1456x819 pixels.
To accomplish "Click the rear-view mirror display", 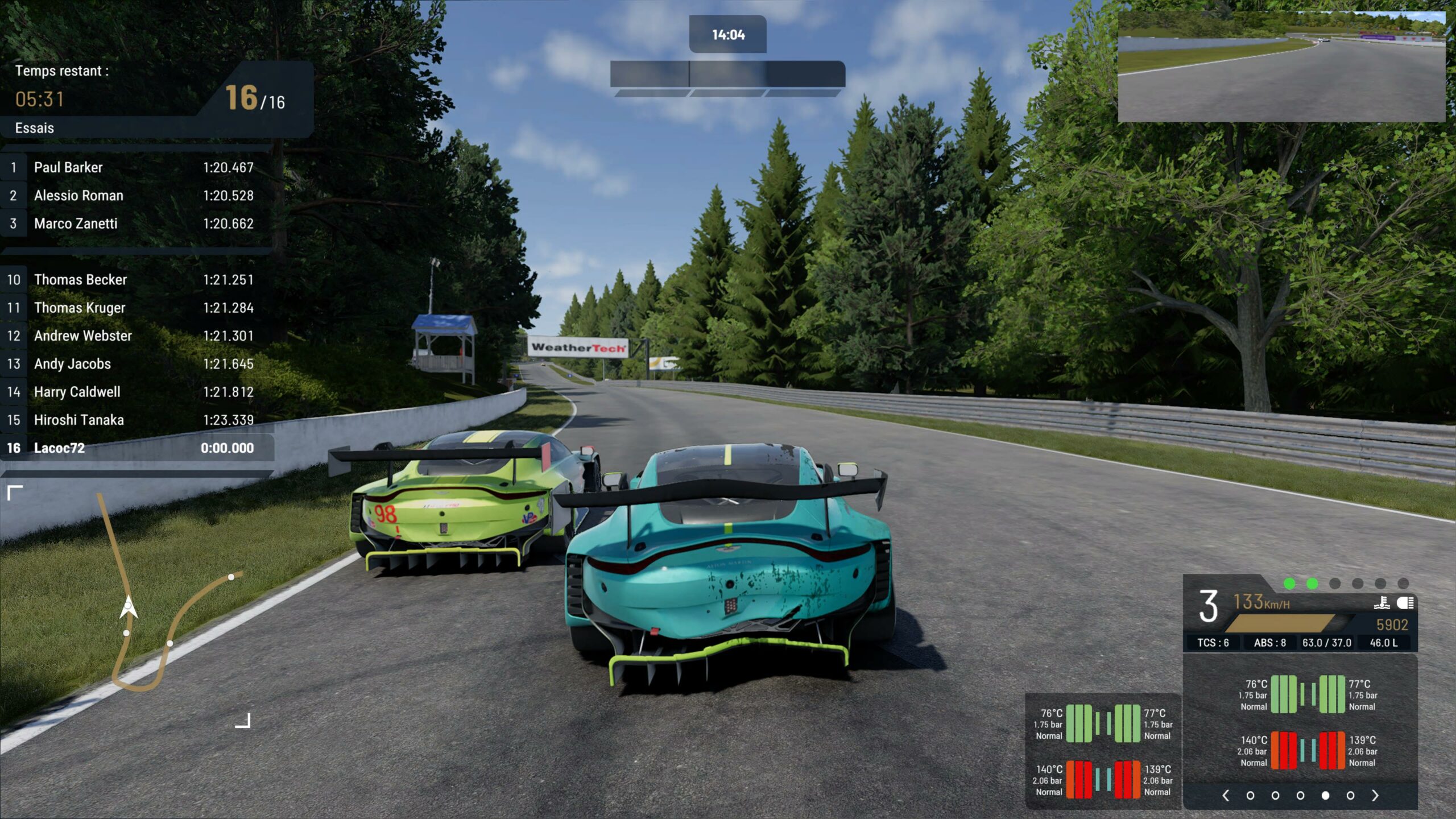I will click(1281, 67).
